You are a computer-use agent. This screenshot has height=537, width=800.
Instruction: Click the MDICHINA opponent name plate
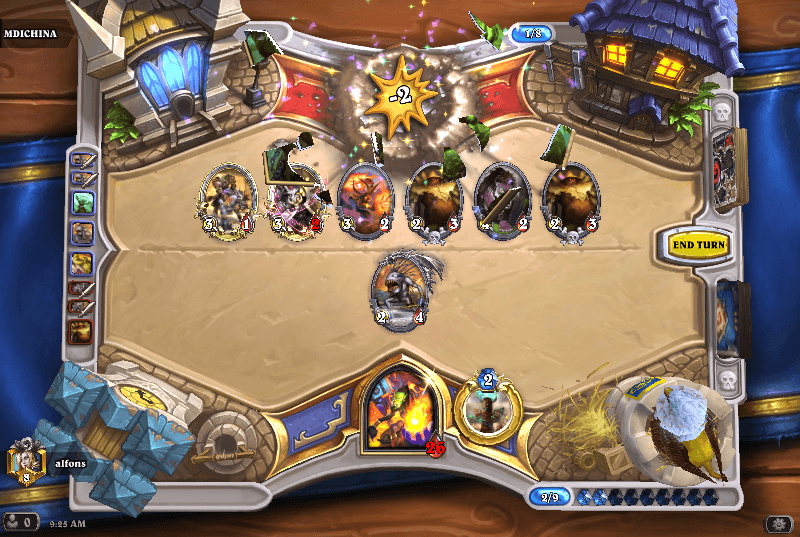tap(30, 33)
